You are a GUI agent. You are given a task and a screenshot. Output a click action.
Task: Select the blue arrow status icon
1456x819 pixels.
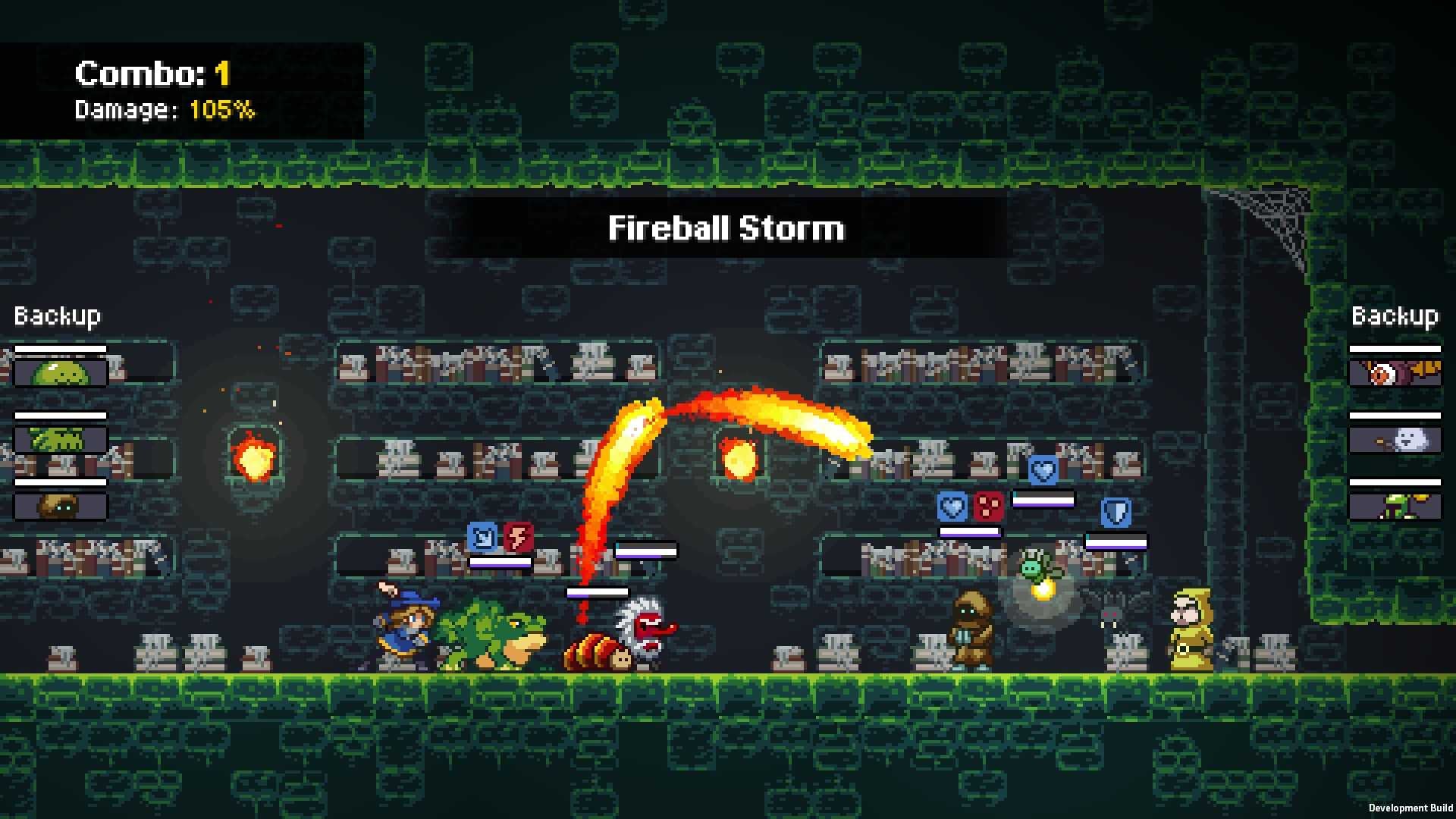point(483,536)
